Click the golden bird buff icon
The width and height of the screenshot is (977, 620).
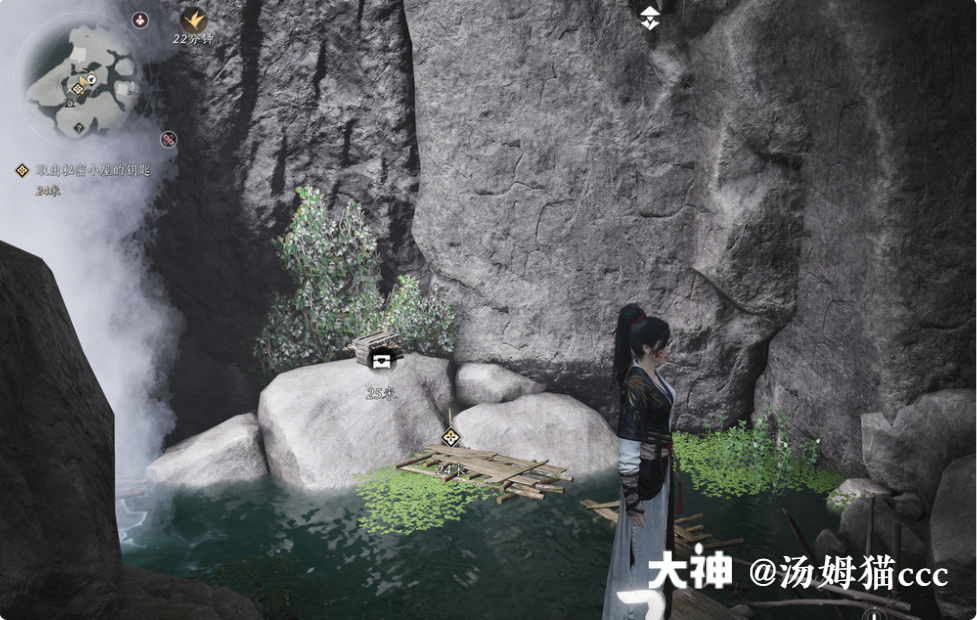point(193,18)
